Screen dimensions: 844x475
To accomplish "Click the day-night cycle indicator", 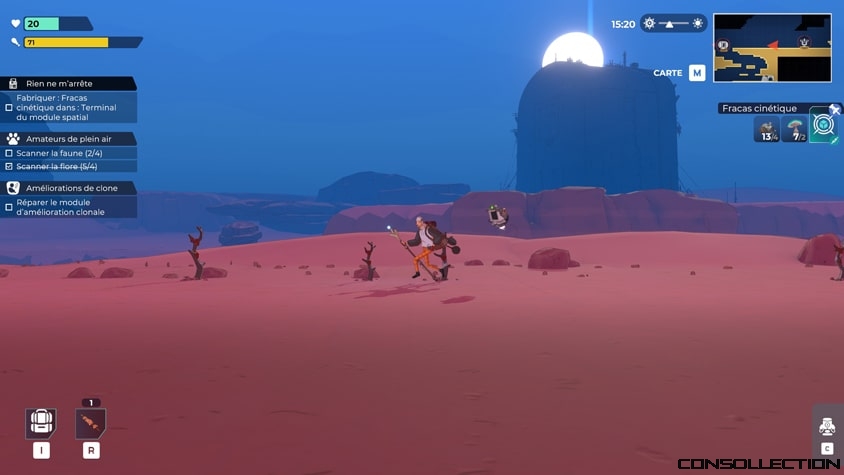I will pyautogui.click(x=673, y=23).
